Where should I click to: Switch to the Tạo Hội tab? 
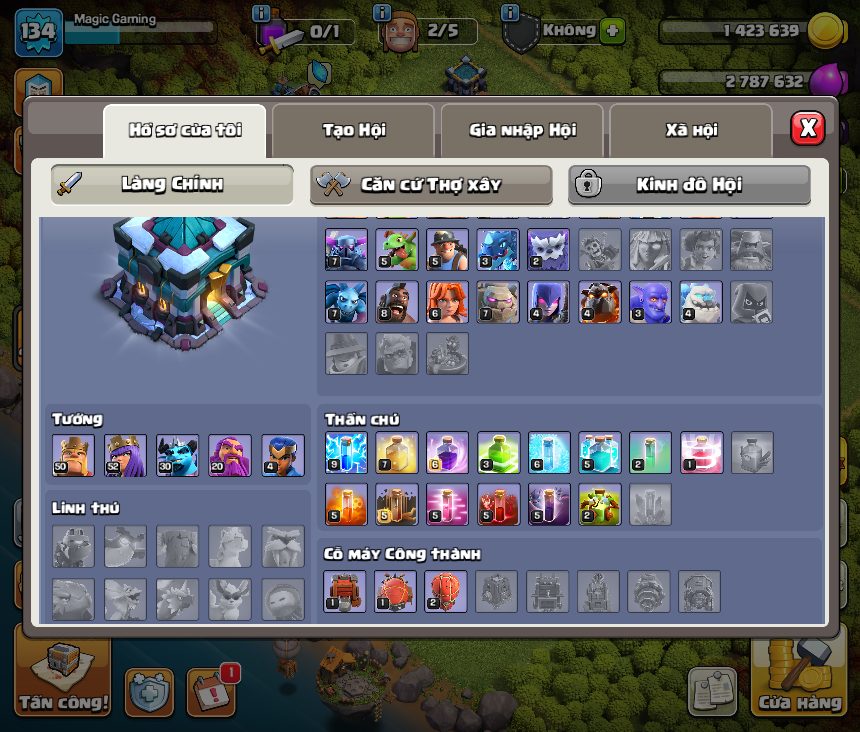click(x=353, y=130)
